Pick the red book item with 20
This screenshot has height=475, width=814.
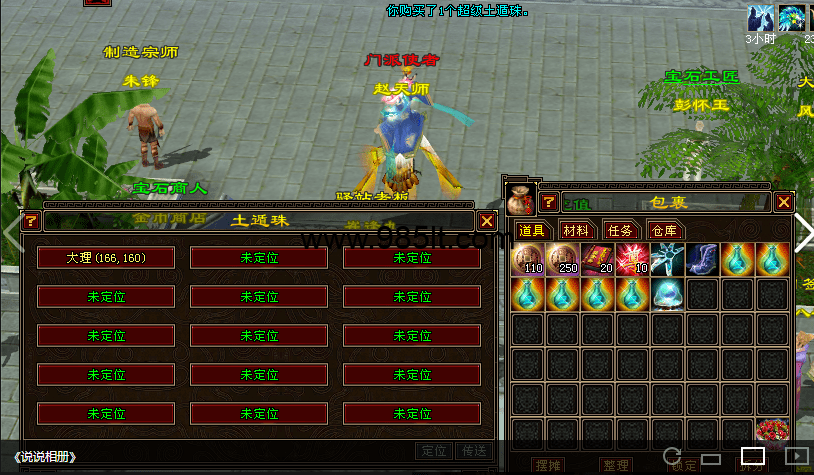[598, 260]
